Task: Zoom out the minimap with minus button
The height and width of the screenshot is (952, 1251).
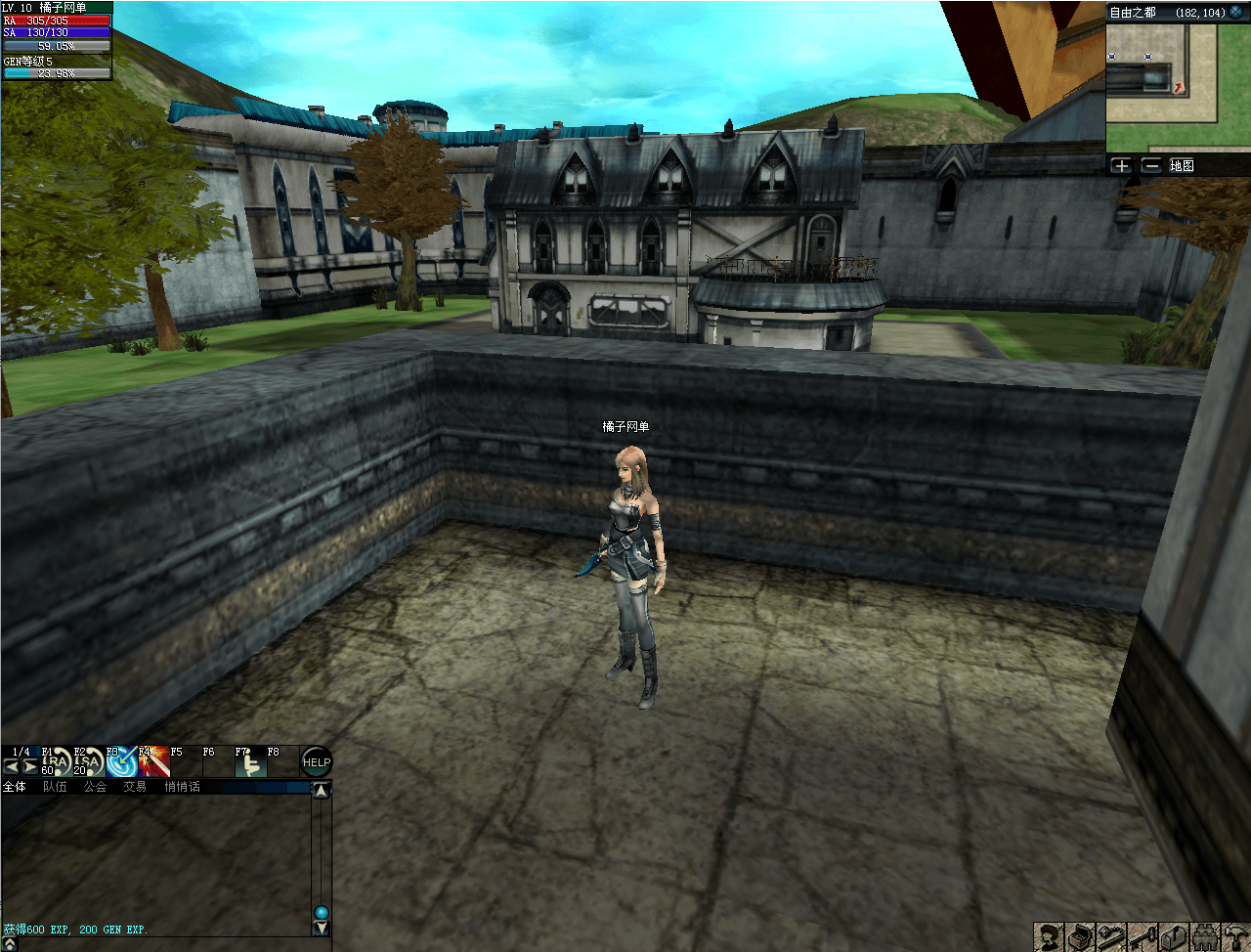Action: 1151,166
